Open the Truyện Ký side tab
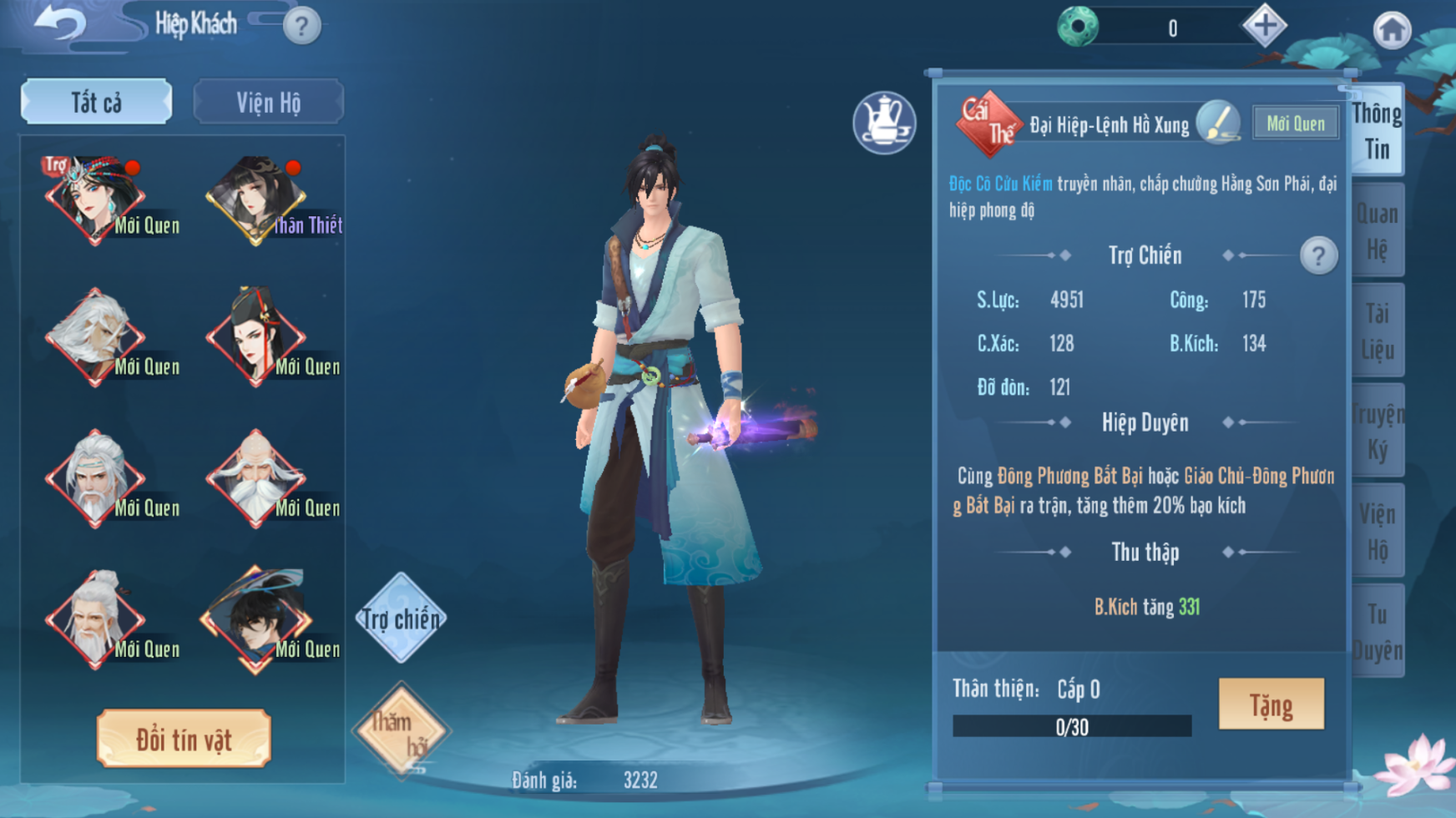 pyautogui.click(x=1377, y=432)
